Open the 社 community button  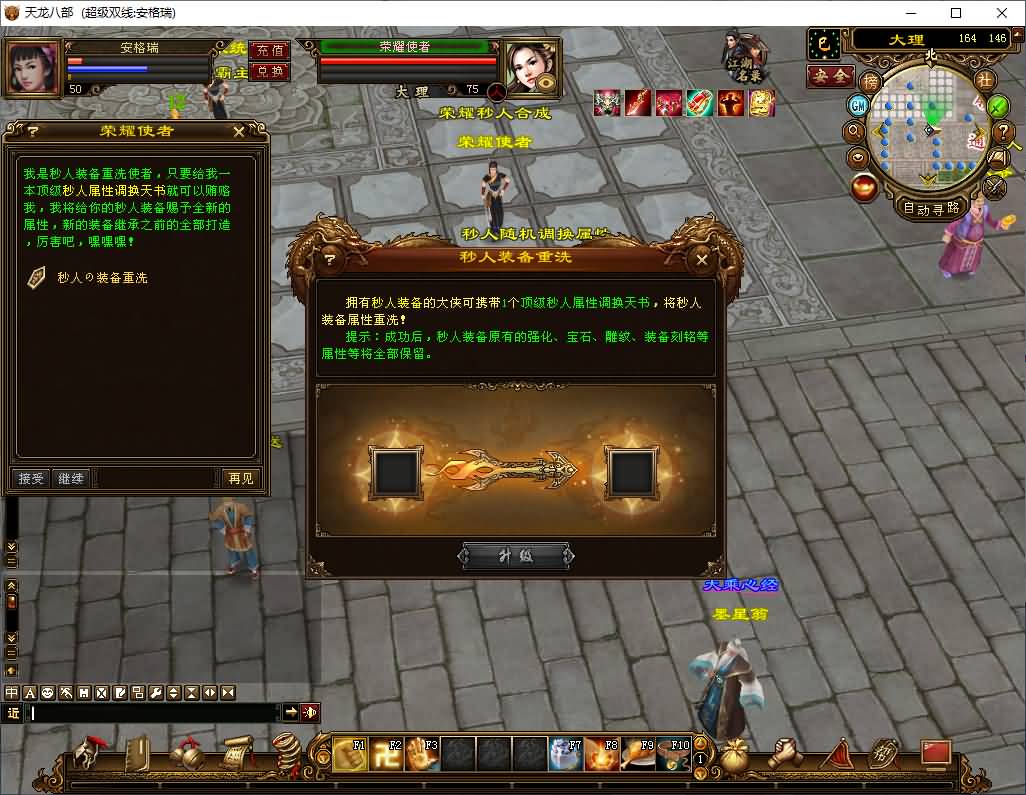pyautogui.click(x=985, y=80)
